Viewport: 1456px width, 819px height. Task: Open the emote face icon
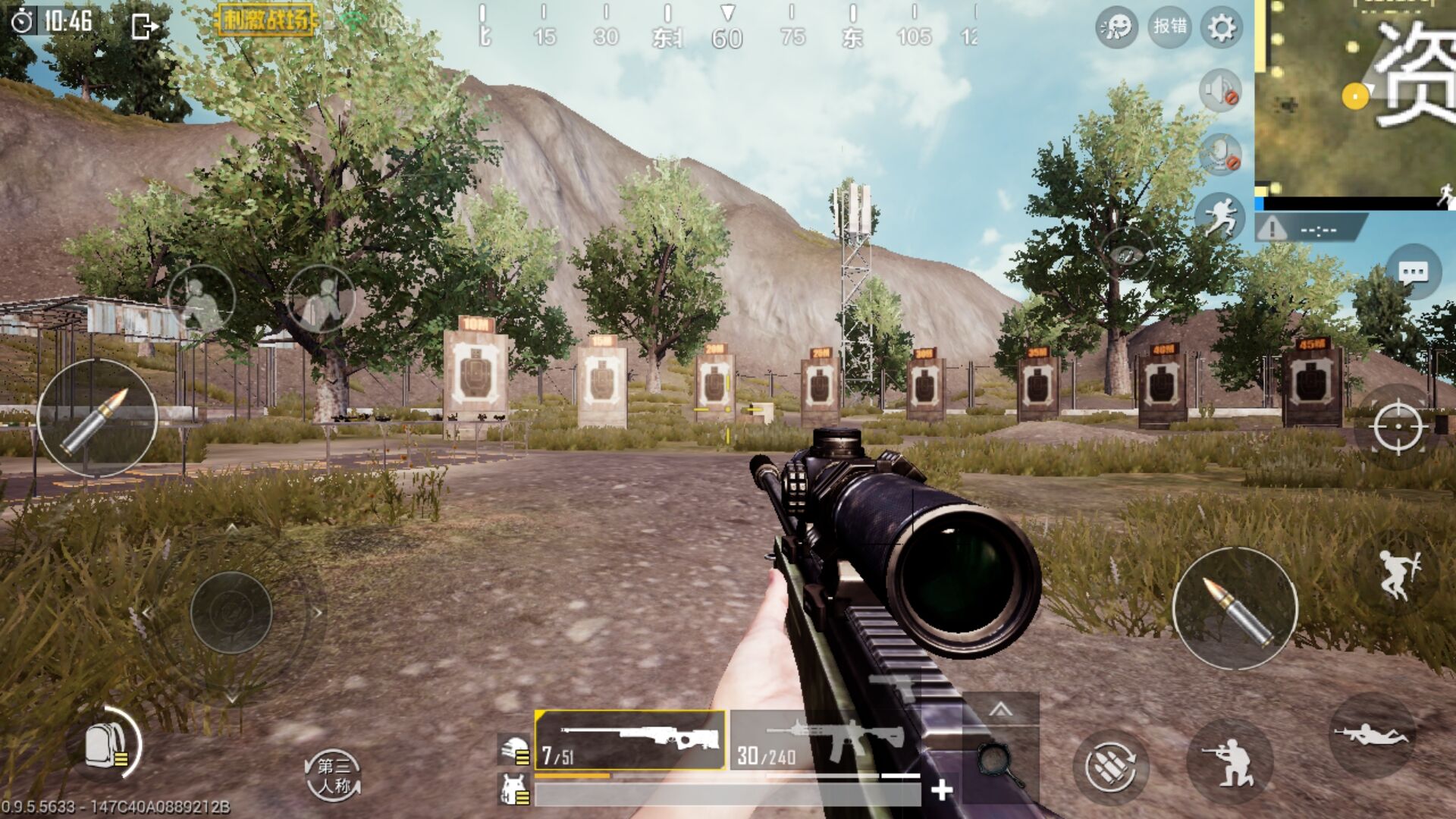tap(1116, 29)
